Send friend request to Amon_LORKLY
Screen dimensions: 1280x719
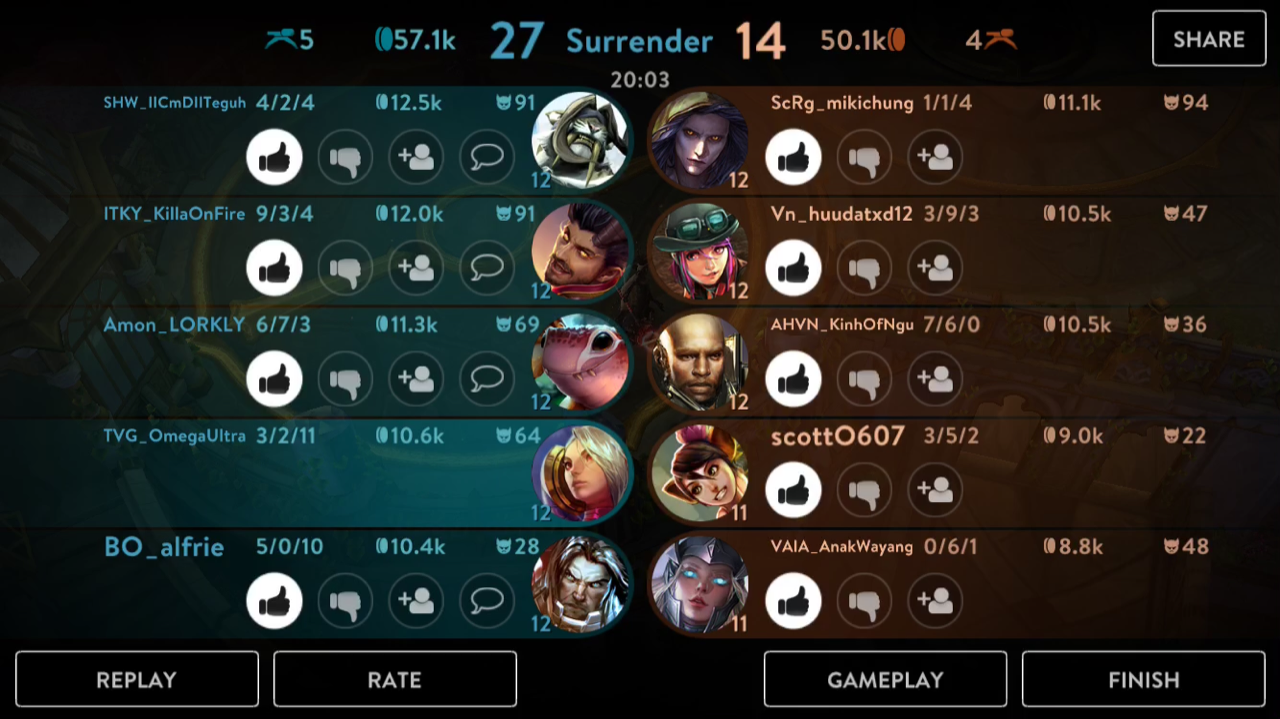click(416, 379)
